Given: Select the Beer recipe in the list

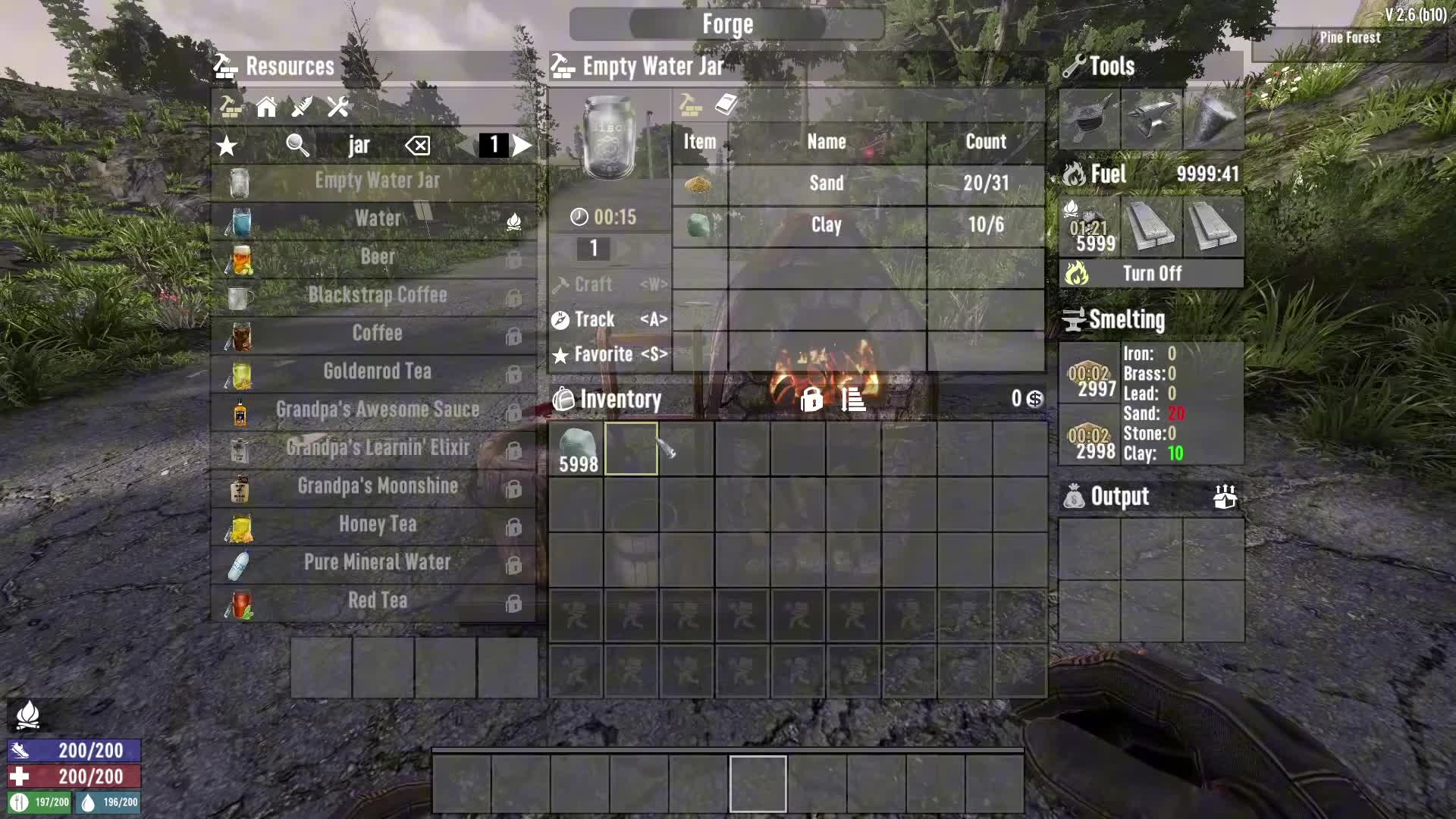Looking at the screenshot, I should click(x=378, y=257).
